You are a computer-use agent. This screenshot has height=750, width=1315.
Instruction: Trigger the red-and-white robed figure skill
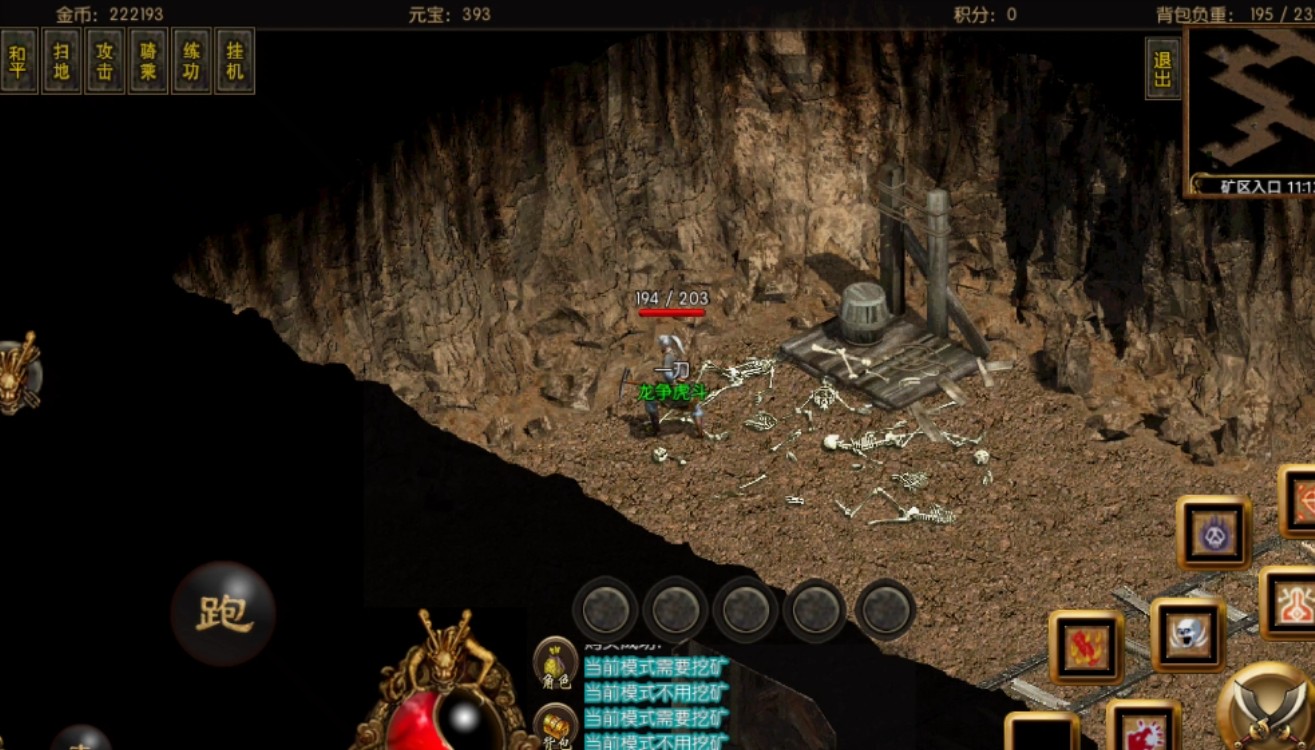(1290, 602)
